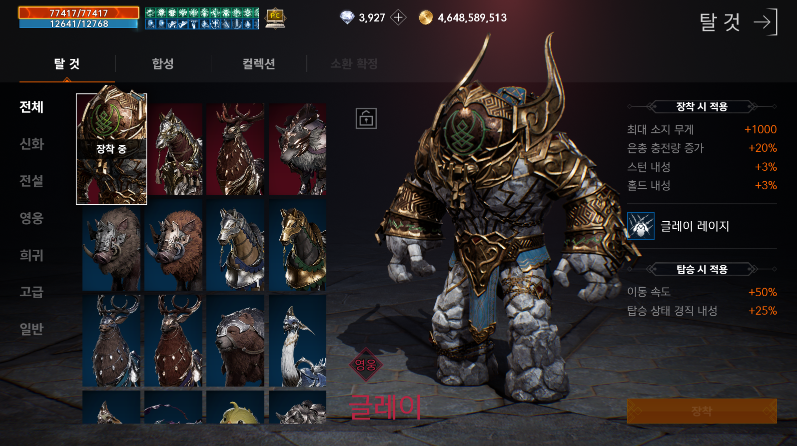Show 전체 mounts filter

pyautogui.click(x=32, y=107)
